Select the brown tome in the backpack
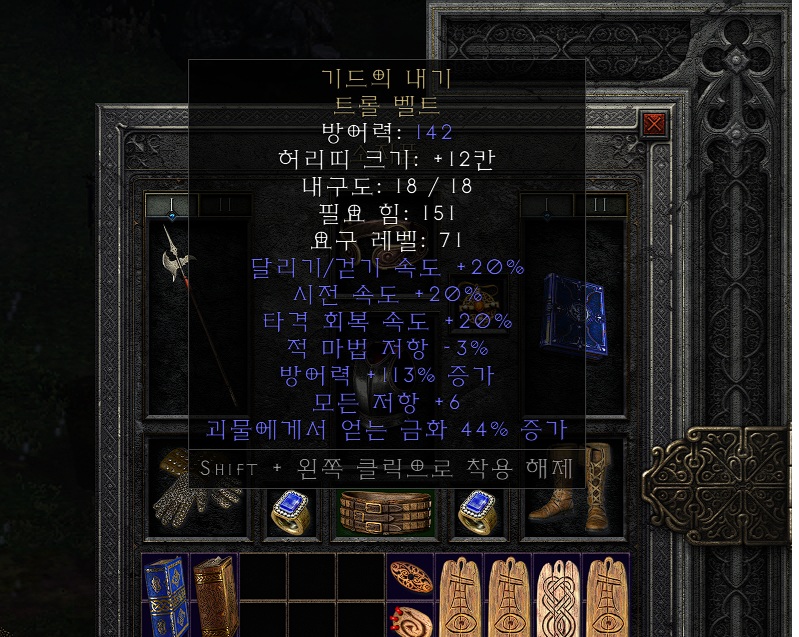The image size is (799, 637). (214, 596)
